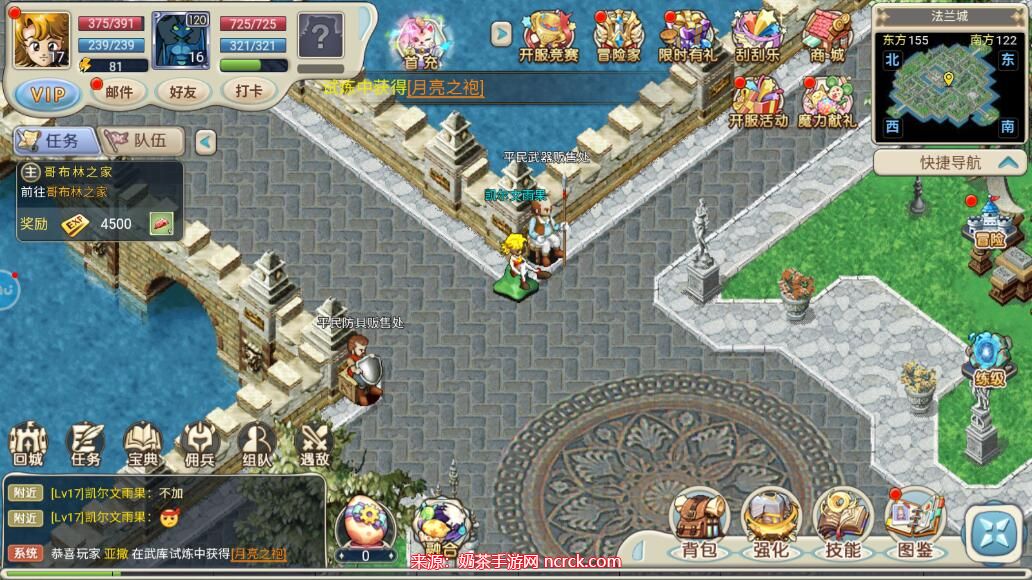Open the 背包 backpack
Viewport: 1032px width, 580px height.
(x=699, y=523)
